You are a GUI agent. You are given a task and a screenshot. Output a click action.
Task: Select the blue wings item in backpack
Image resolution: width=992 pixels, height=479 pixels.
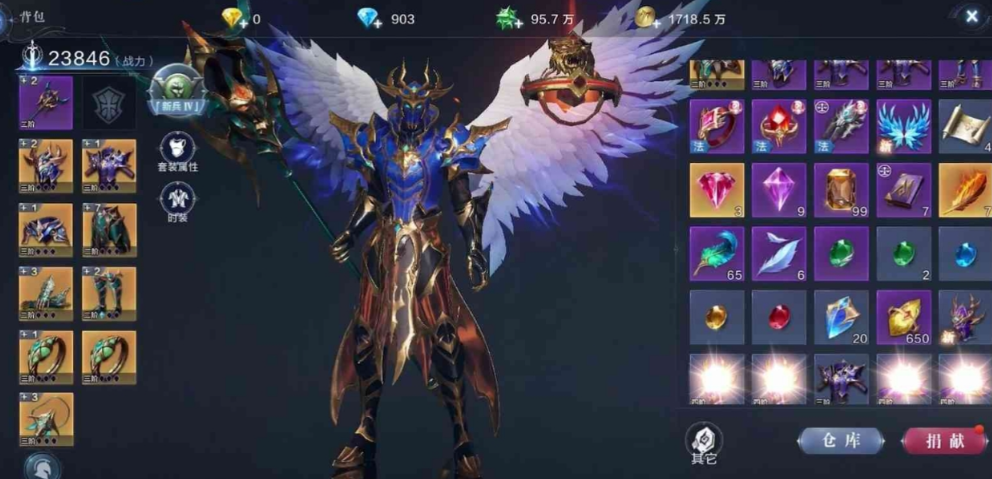click(x=903, y=126)
